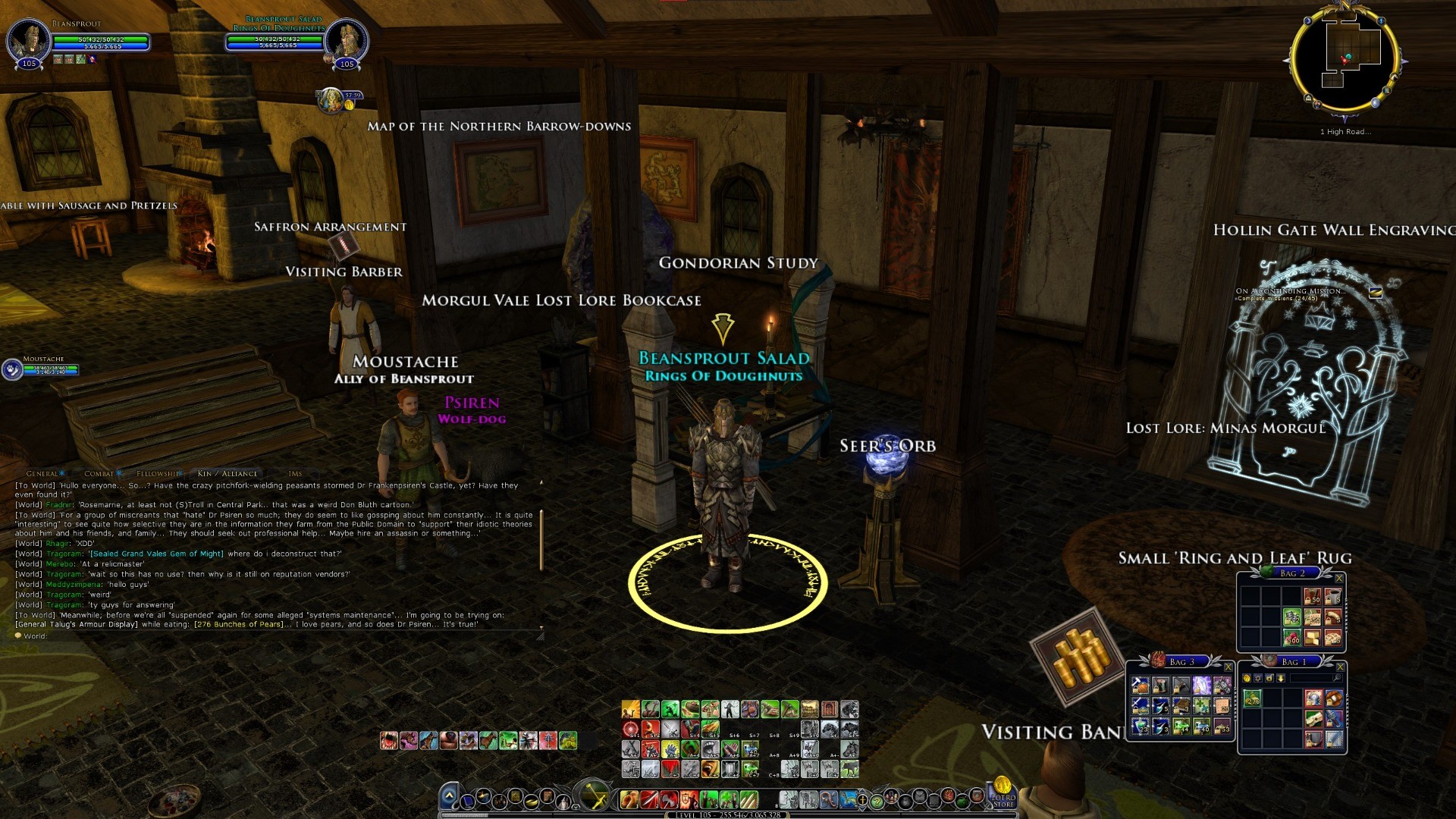Select the Moustache ally portrait frame
1456x819 pixels.
[x=13, y=369]
